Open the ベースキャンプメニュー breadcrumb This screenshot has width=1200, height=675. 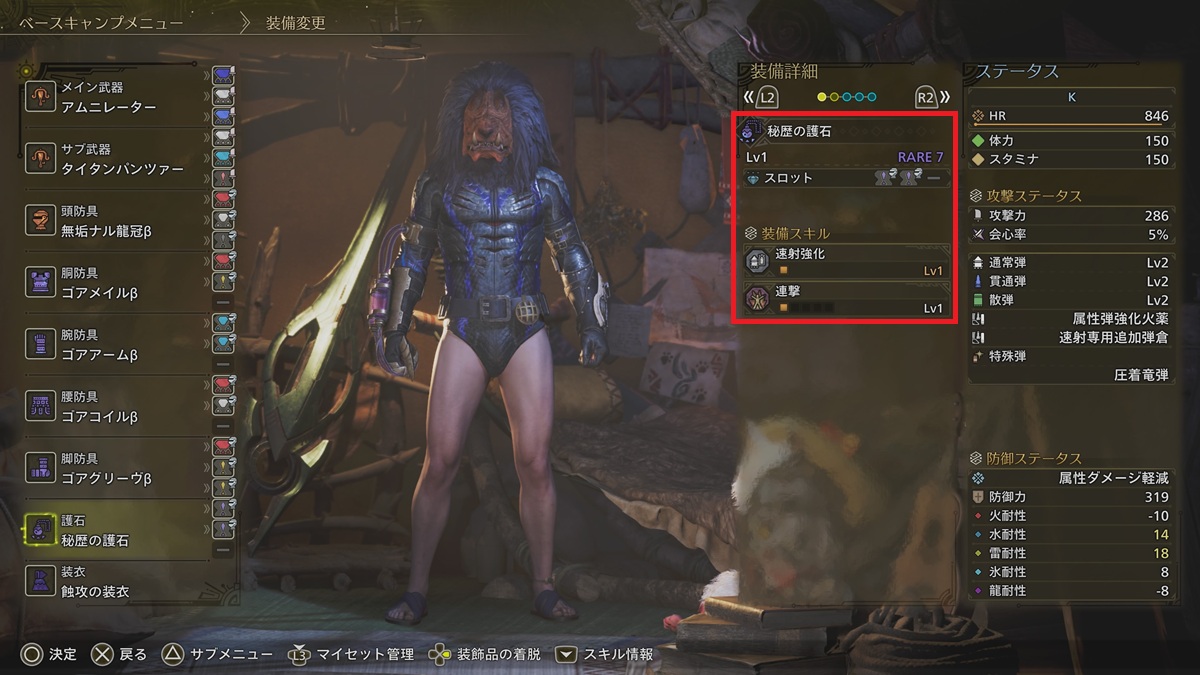pyautogui.click(x=105, y=22)
